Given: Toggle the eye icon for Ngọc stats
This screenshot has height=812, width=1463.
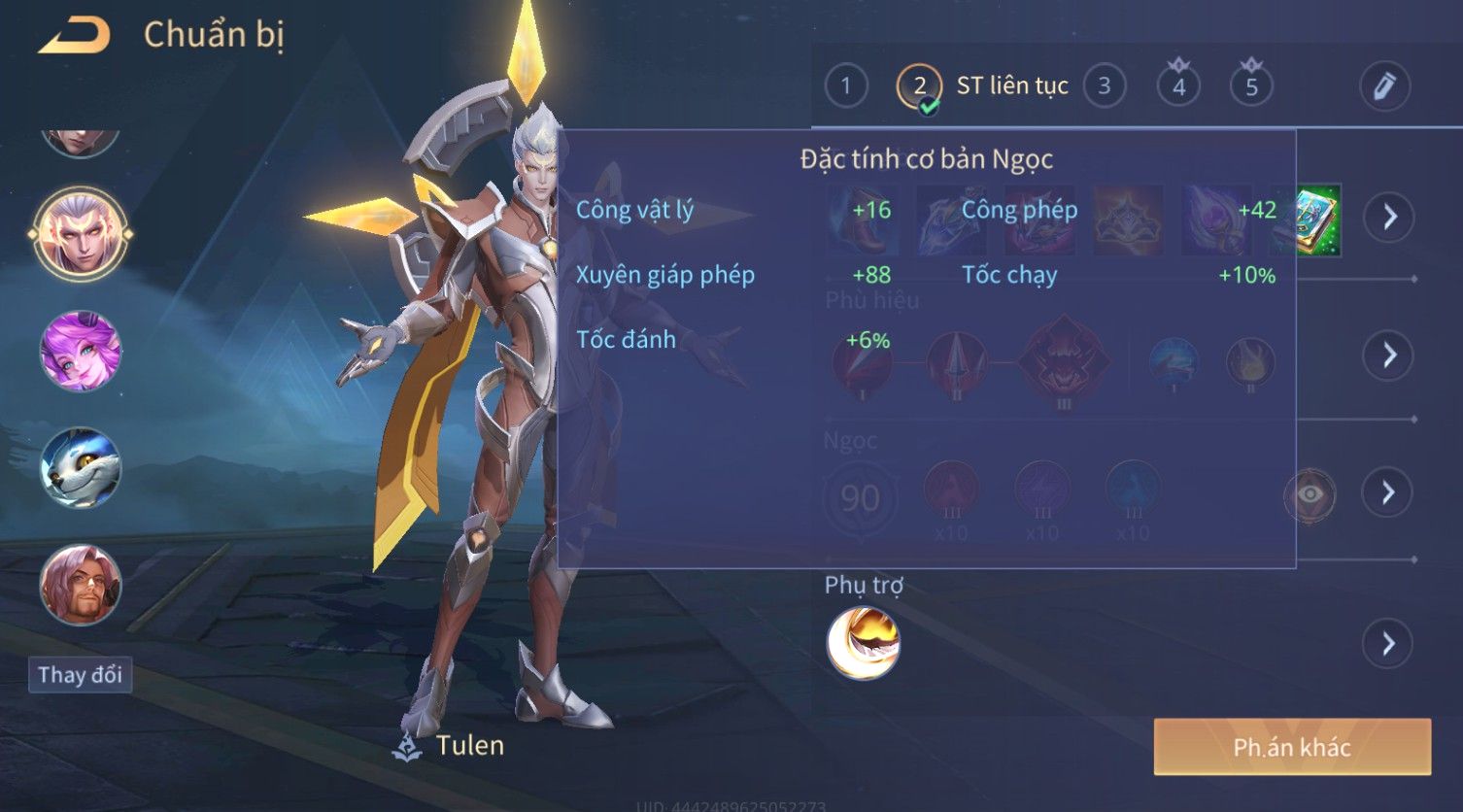Looking at the screenshot, I should (1310, 494).
